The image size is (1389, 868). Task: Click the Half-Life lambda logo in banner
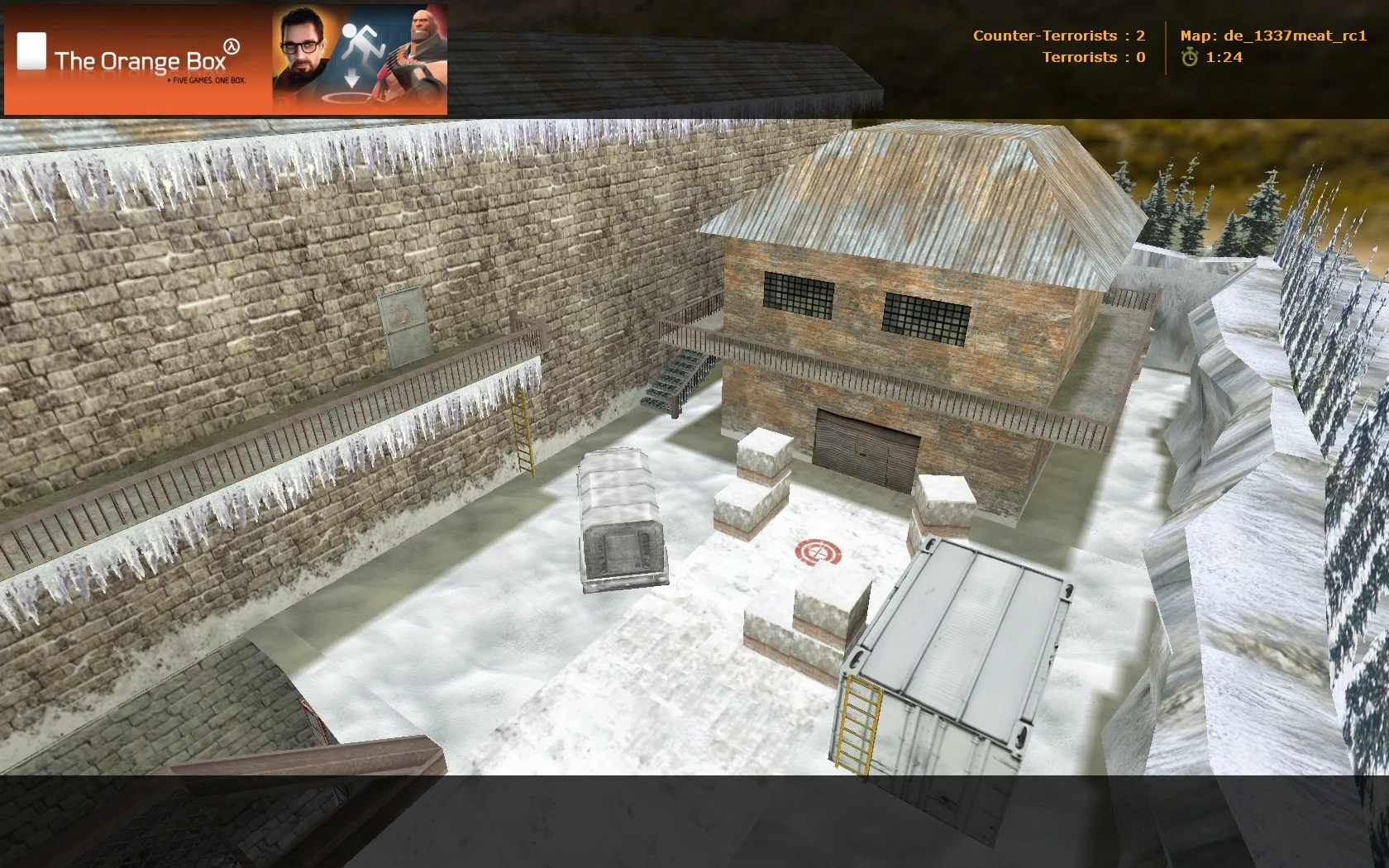[x=231, y=47]
